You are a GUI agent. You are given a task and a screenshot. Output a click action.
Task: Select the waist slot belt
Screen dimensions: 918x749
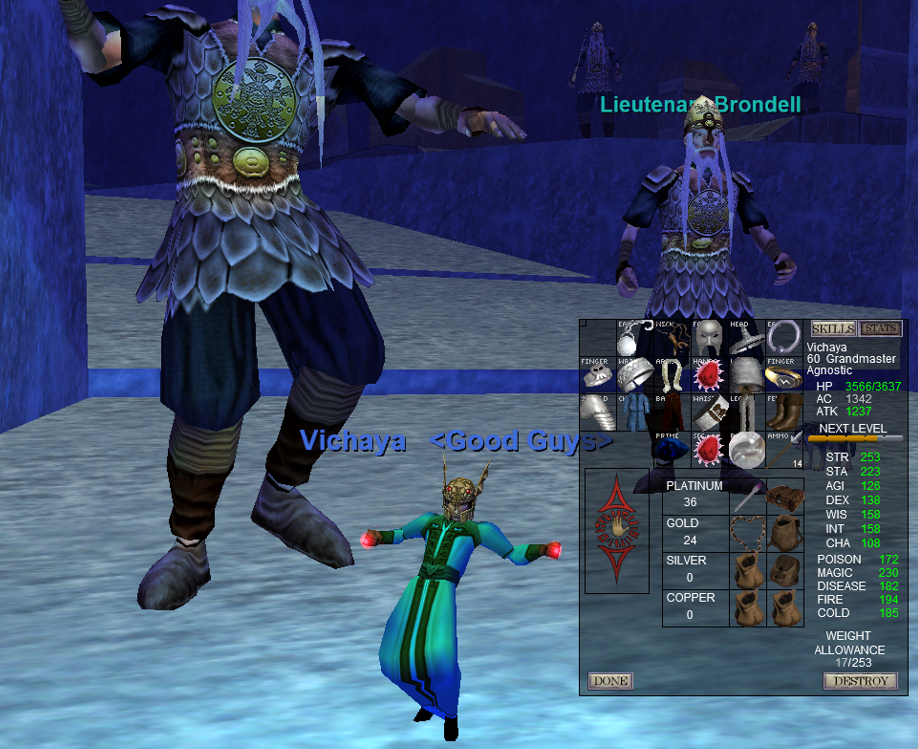pyautogui.click(x=708, y=412)
